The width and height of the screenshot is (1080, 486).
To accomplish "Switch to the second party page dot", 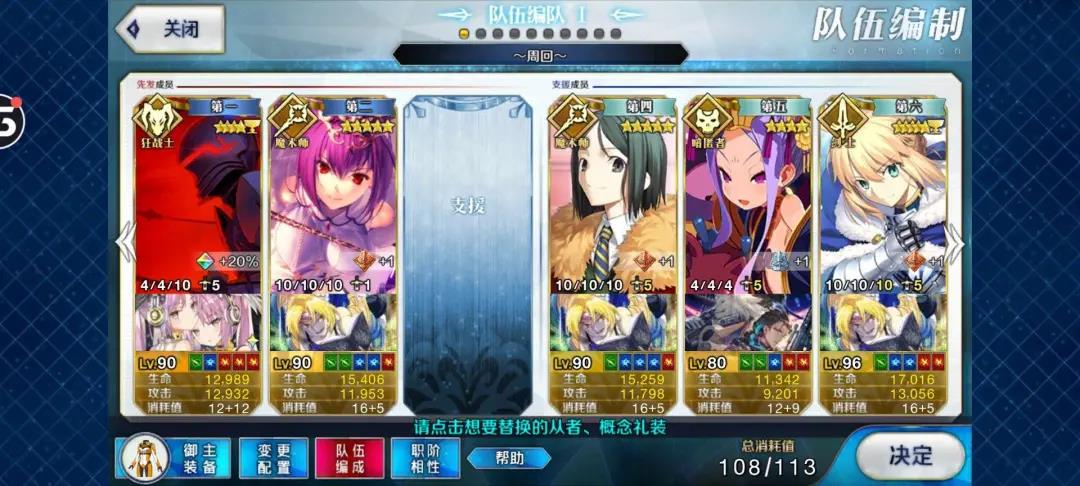I will click(480, 33).
